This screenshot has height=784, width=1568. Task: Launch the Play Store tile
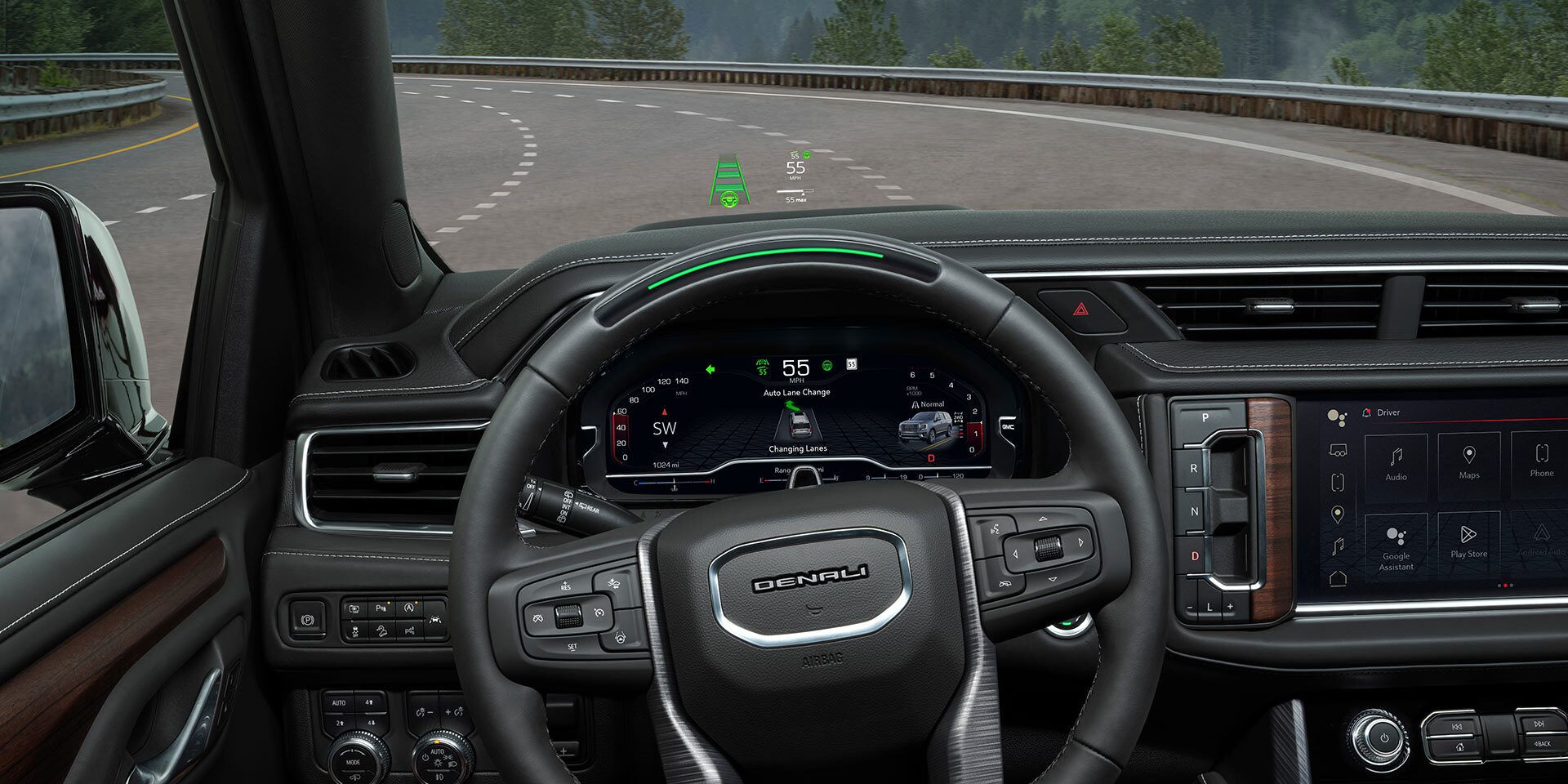pyautogui.click(x=1468, y=541)
